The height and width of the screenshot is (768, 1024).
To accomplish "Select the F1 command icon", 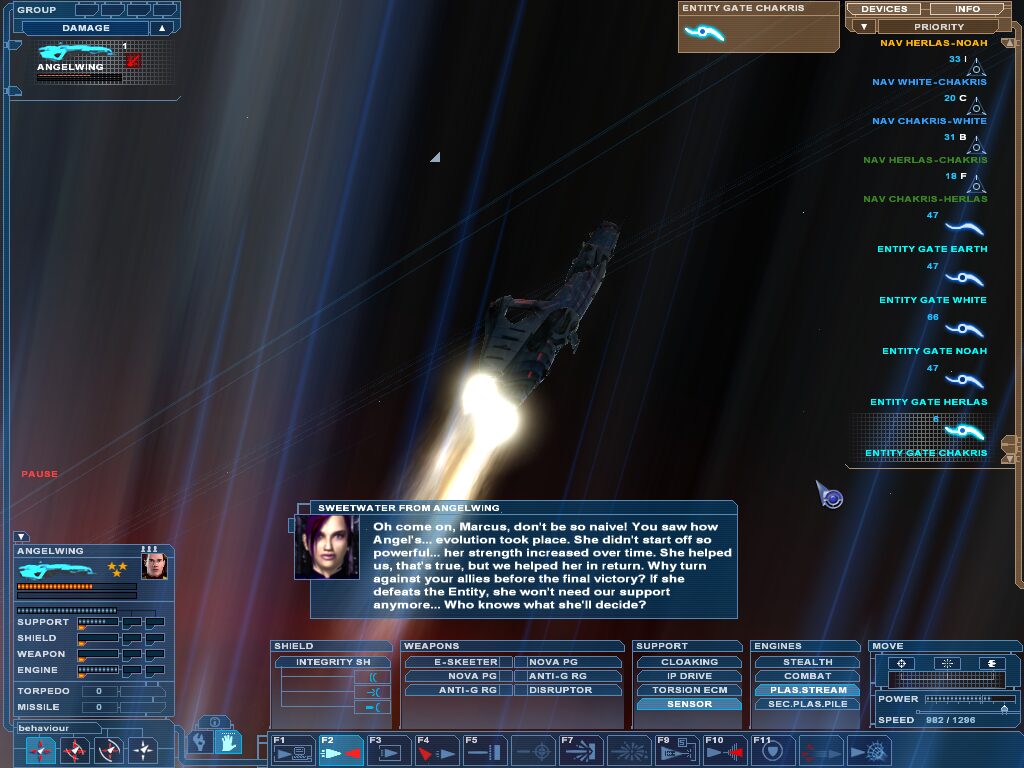I will point(292,751).
